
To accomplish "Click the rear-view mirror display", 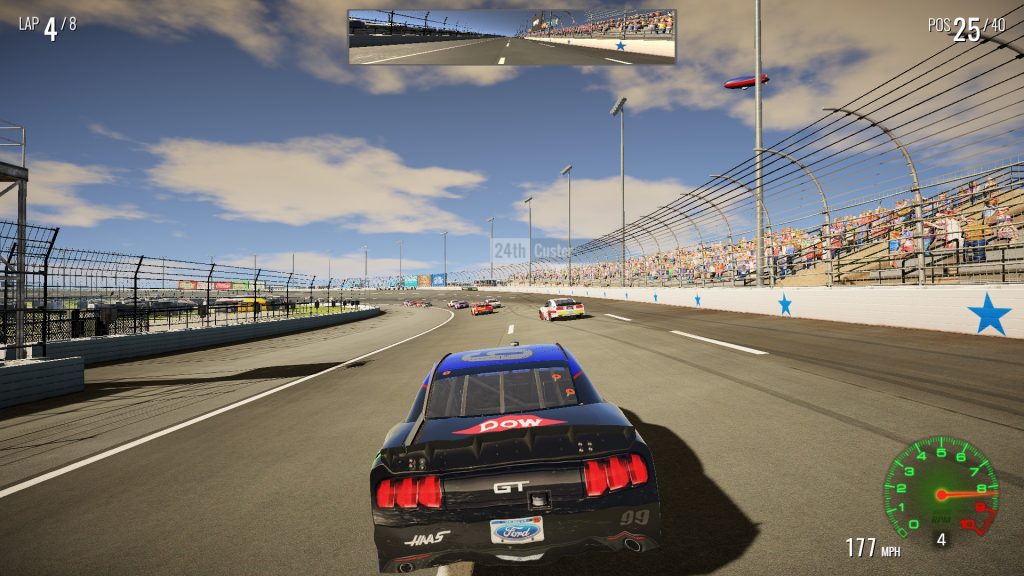I will [511, 37].
